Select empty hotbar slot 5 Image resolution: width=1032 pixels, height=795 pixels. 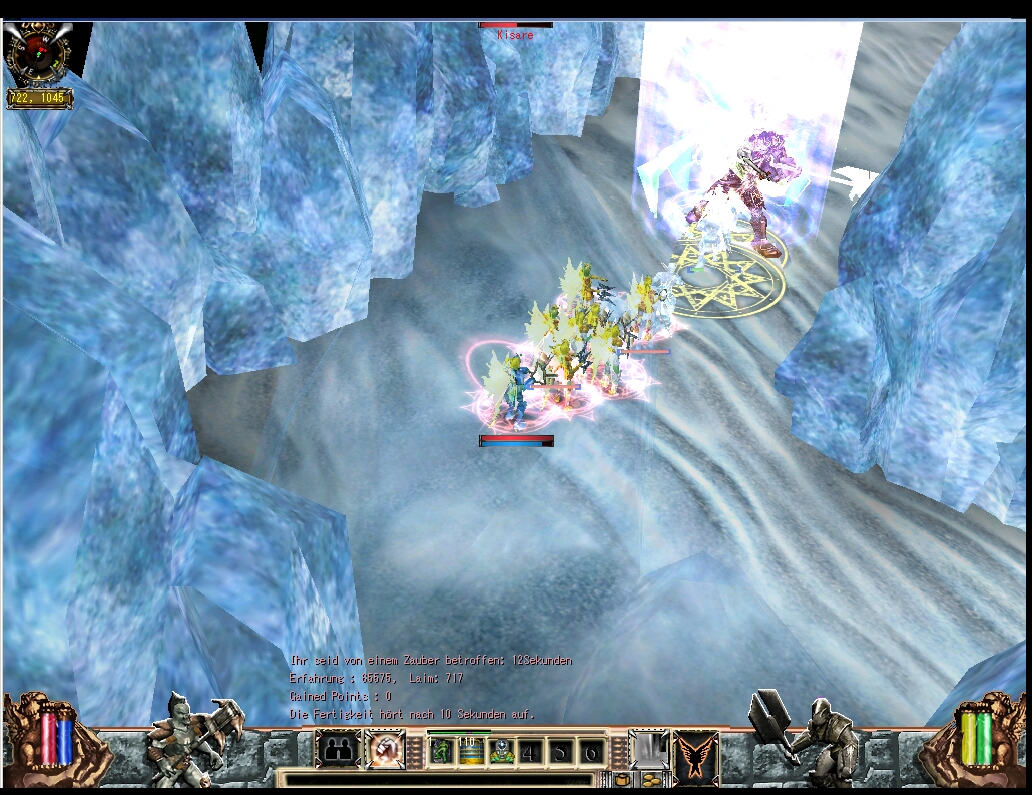[561, 752]
